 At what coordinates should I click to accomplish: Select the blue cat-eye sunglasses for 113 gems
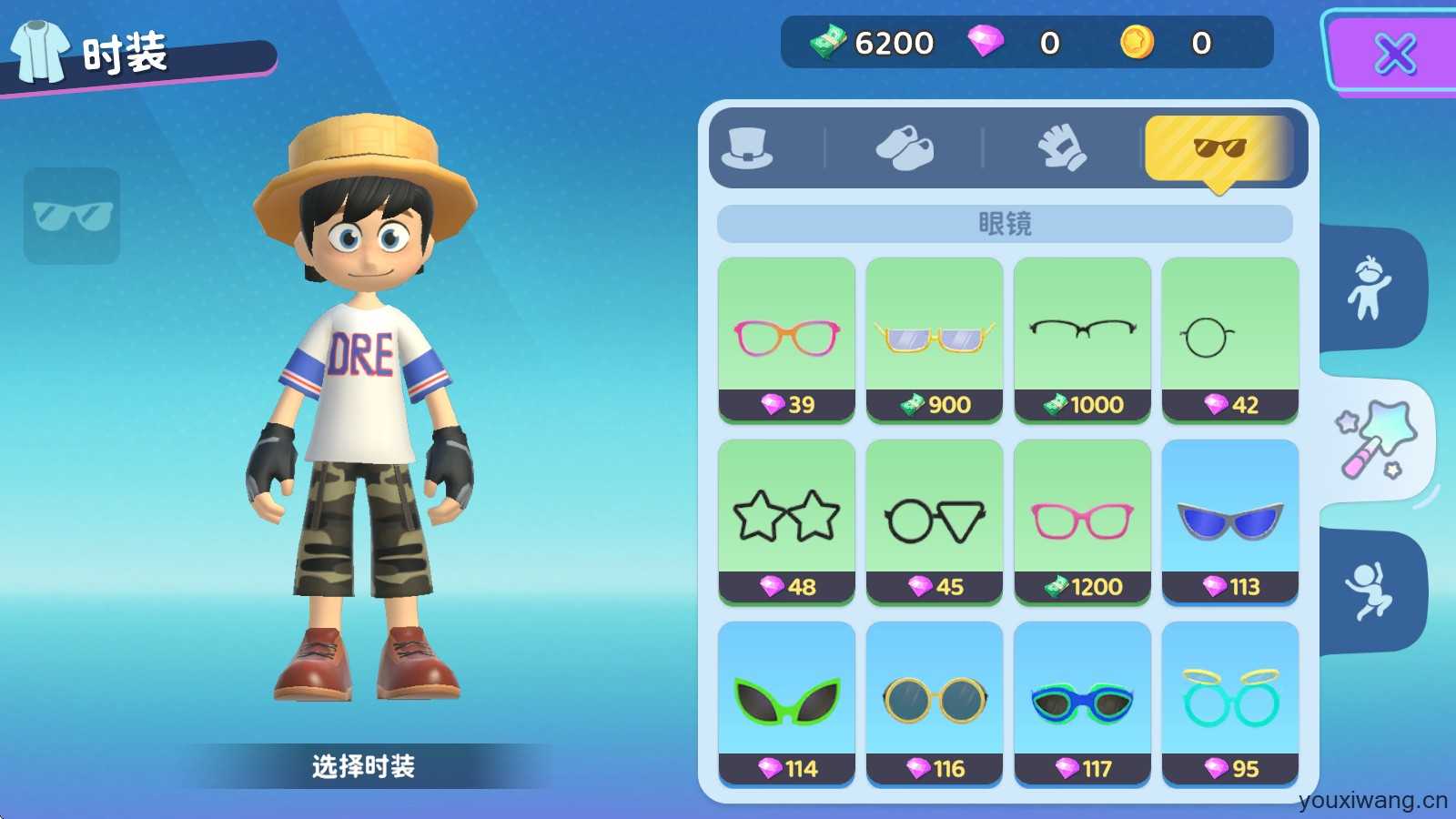pos(1229,521)
